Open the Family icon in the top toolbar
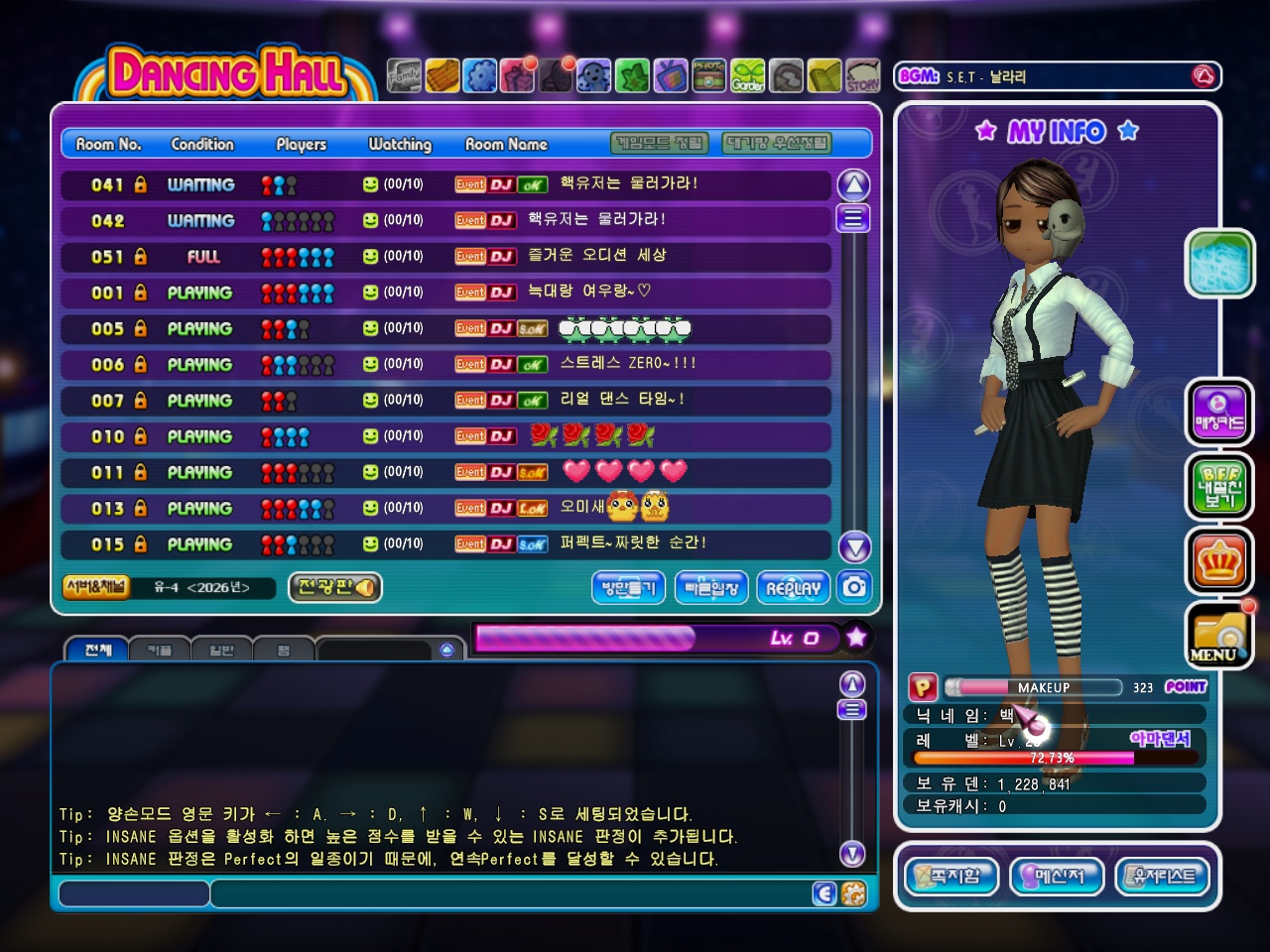The image size is (1270, 952). tap(404, 76)
